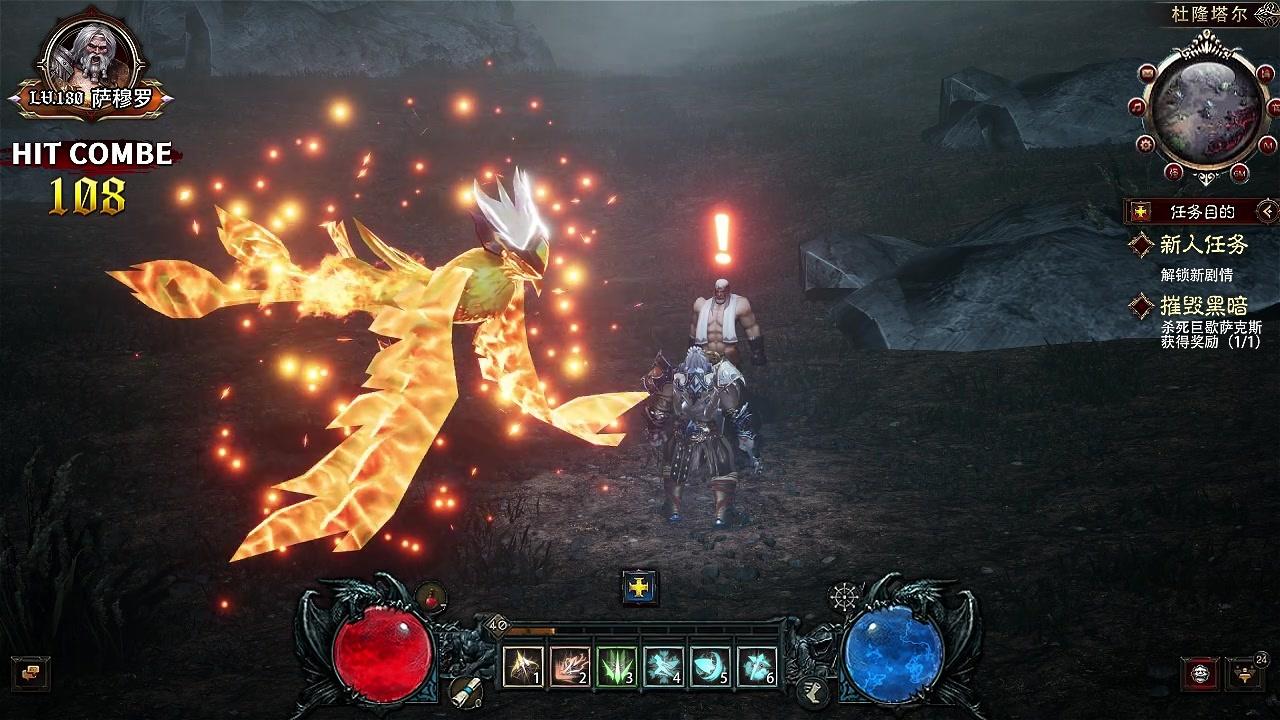The image size is (1280, 720).
Task: Collapse the 任务目的 quest tracker arrow
Action: (1268, 211)
